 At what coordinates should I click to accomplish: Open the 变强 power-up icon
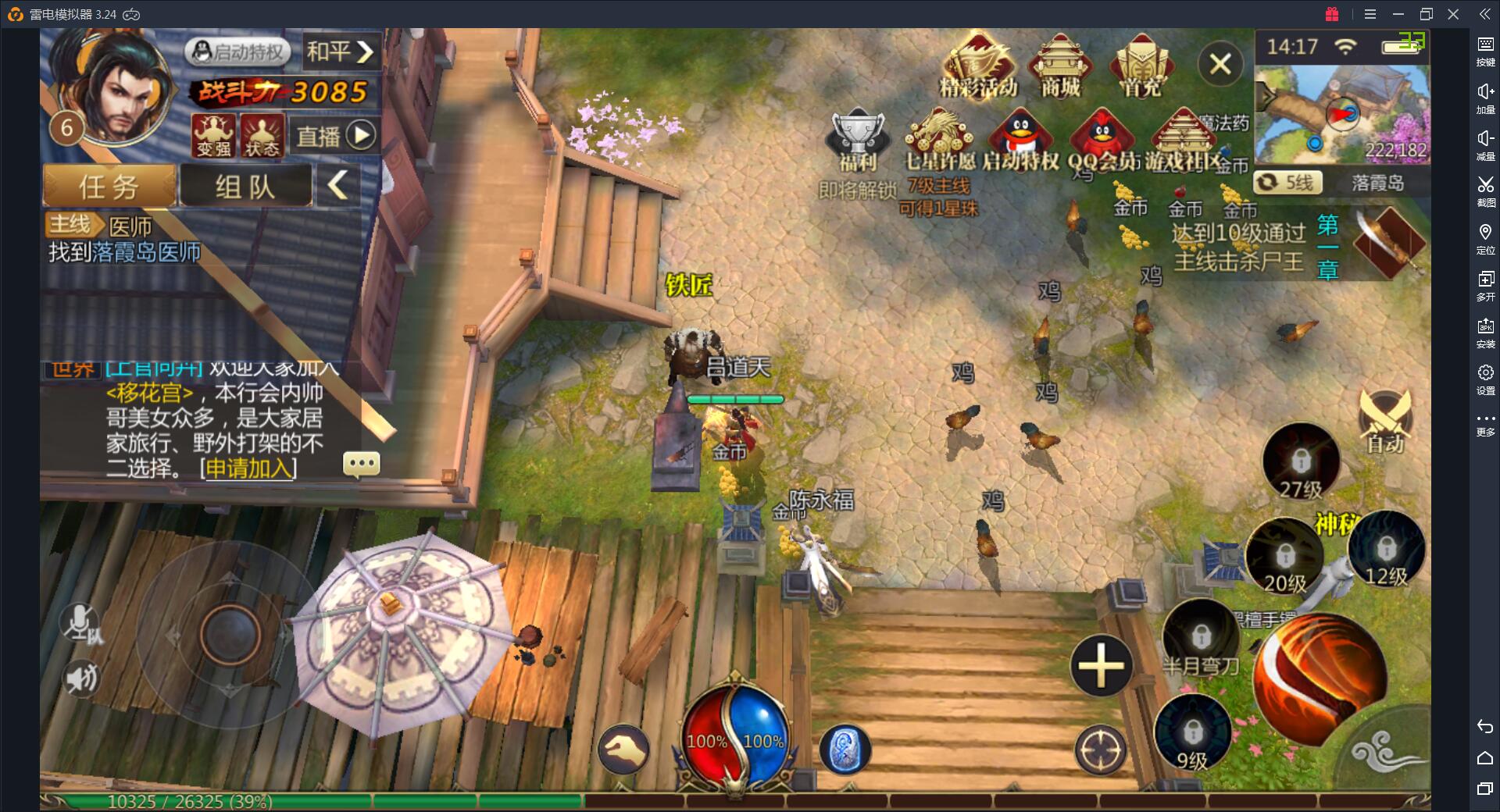point(213,135)
